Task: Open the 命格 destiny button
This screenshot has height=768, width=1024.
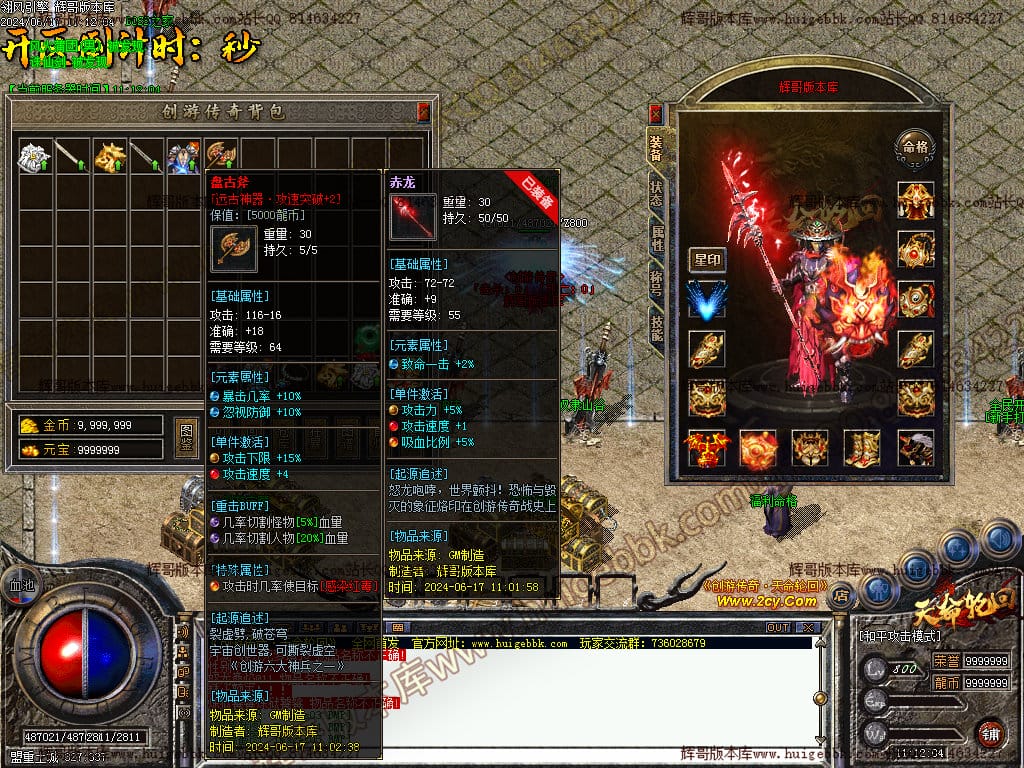Action: (915, 145)
